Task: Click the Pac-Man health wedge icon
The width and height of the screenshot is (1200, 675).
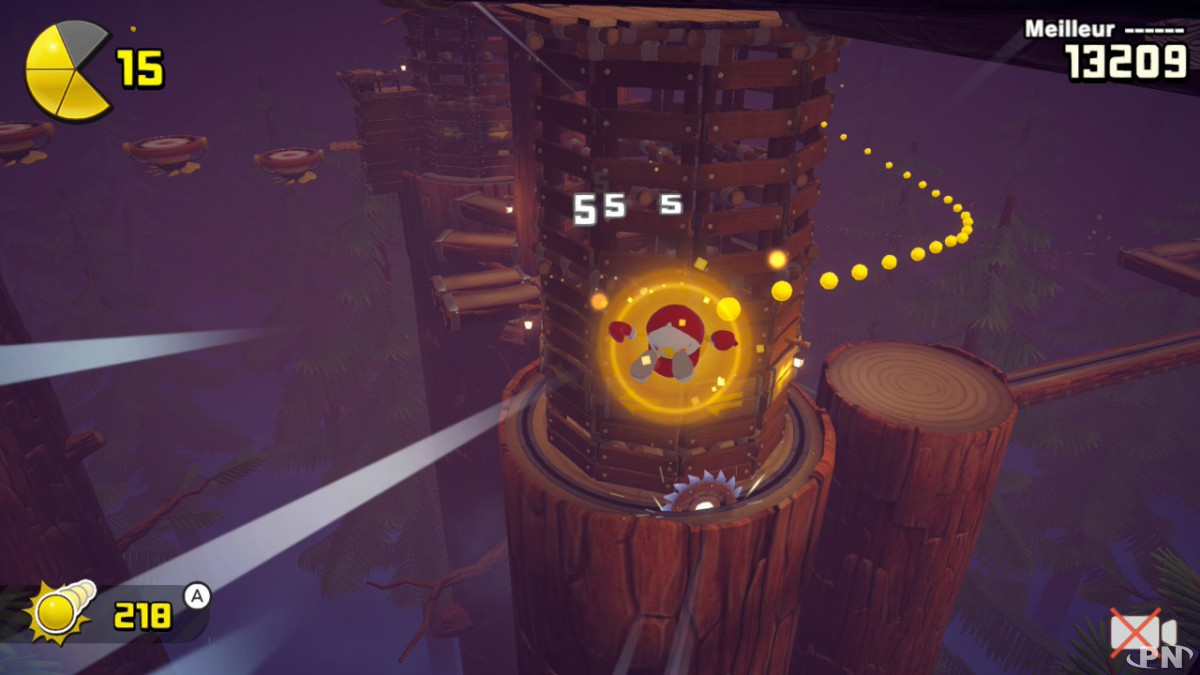Action: click(x=66, y=70)
